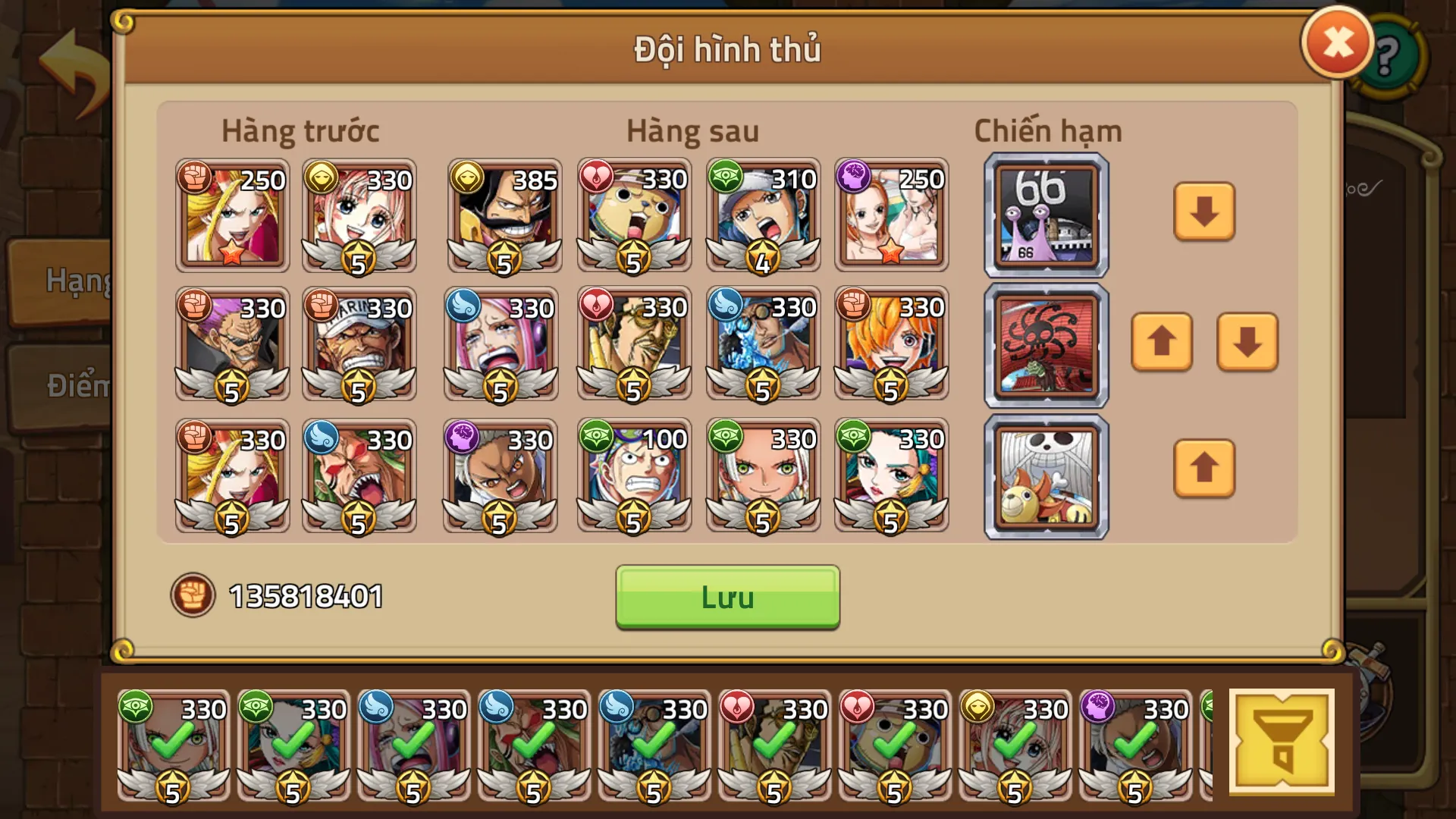Click the heart badge on Chopper's 330 card

pos(598,177)
